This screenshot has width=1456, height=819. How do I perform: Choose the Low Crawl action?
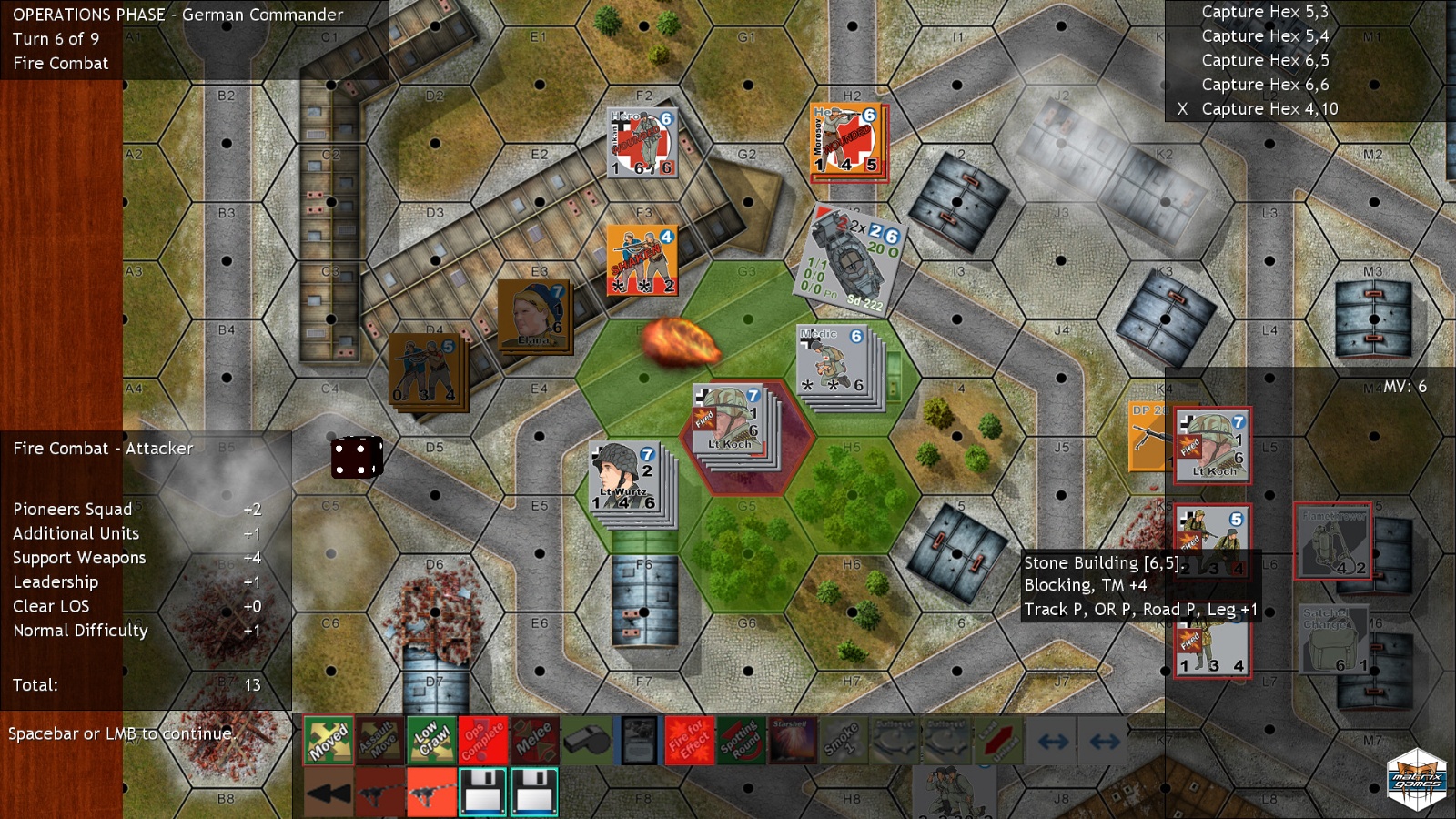431,740
